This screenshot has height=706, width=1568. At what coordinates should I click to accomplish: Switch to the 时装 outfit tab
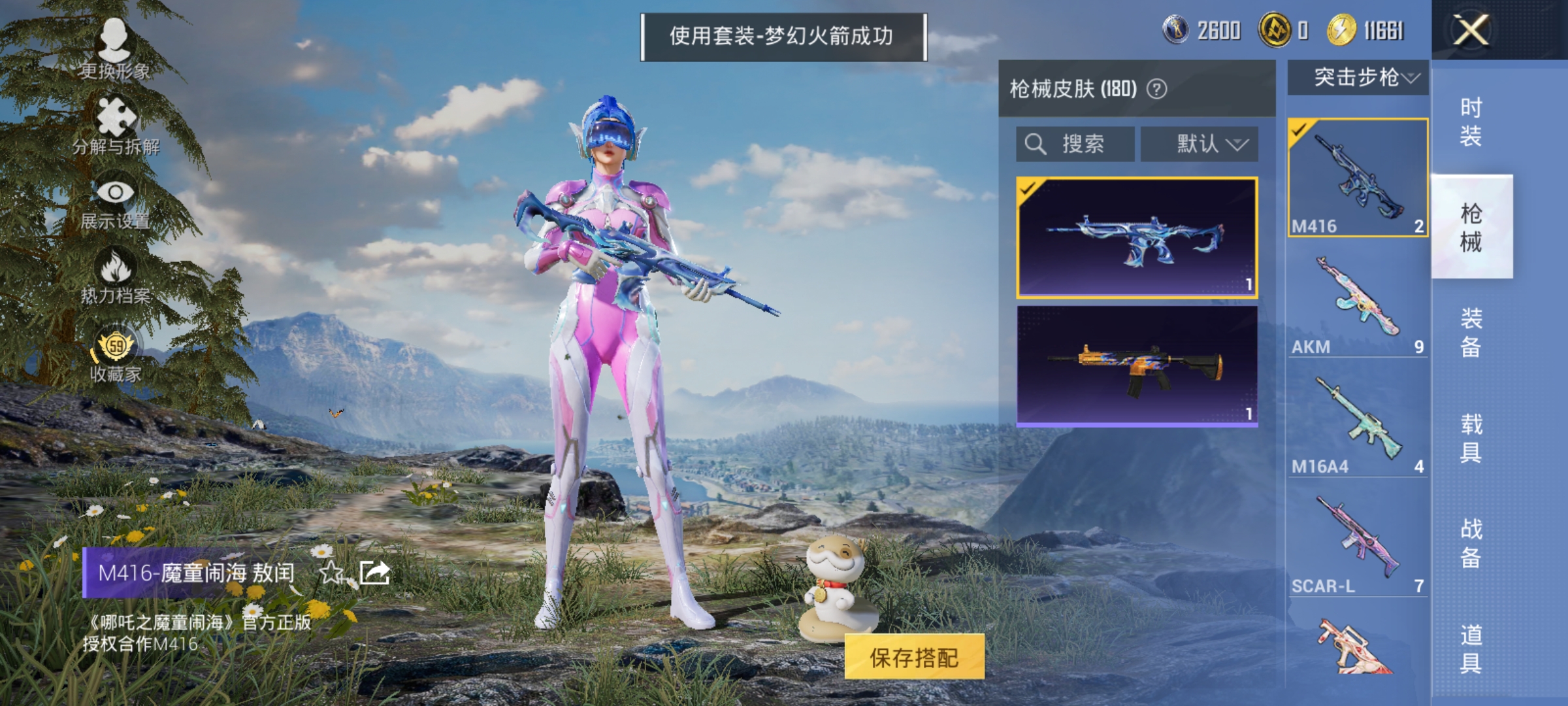click(1472, 121)
